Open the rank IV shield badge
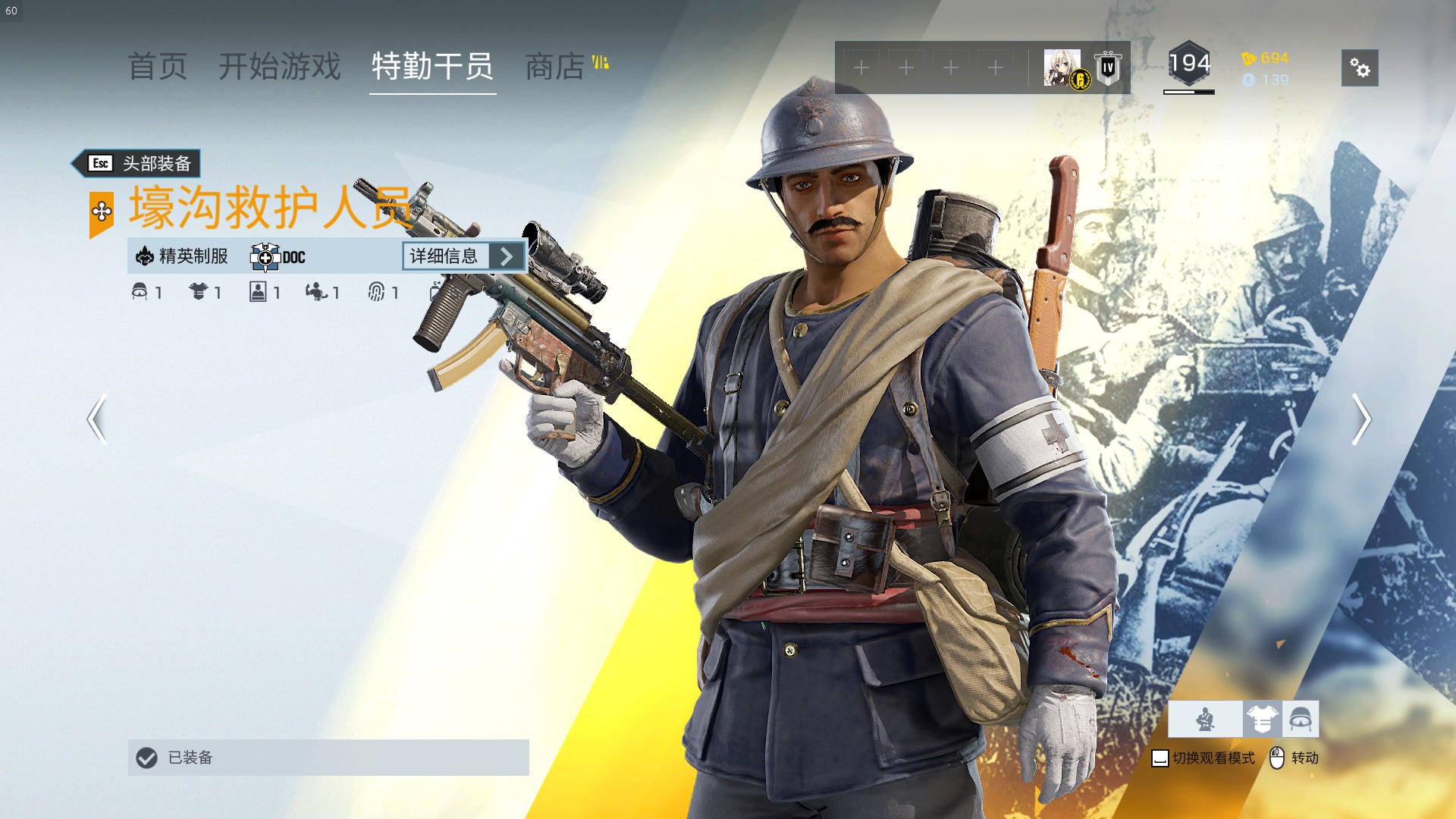The height and width of the screenshot is (819, 1456). tap(1108, 68)
